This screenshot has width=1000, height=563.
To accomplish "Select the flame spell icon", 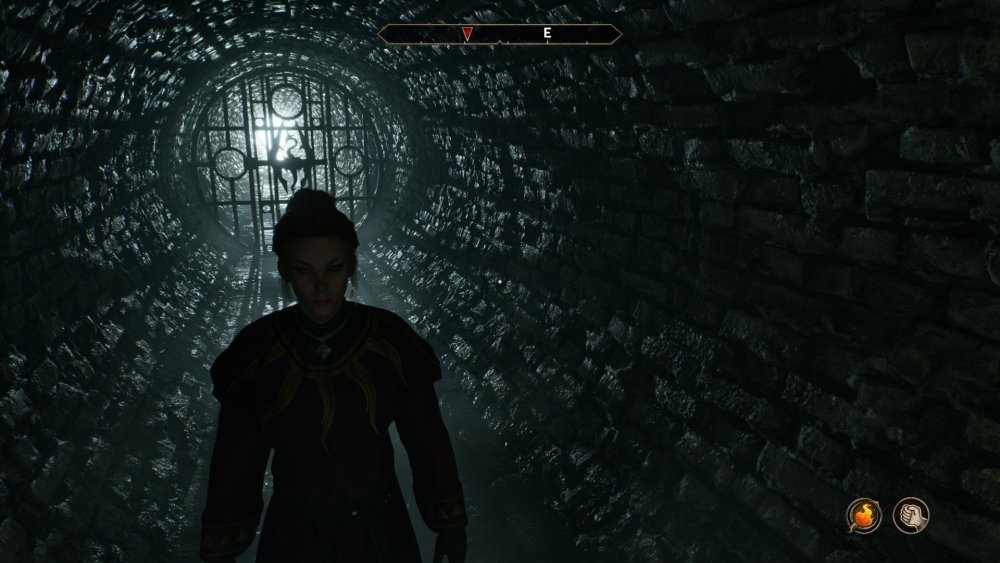I will (x=864, y=515).
